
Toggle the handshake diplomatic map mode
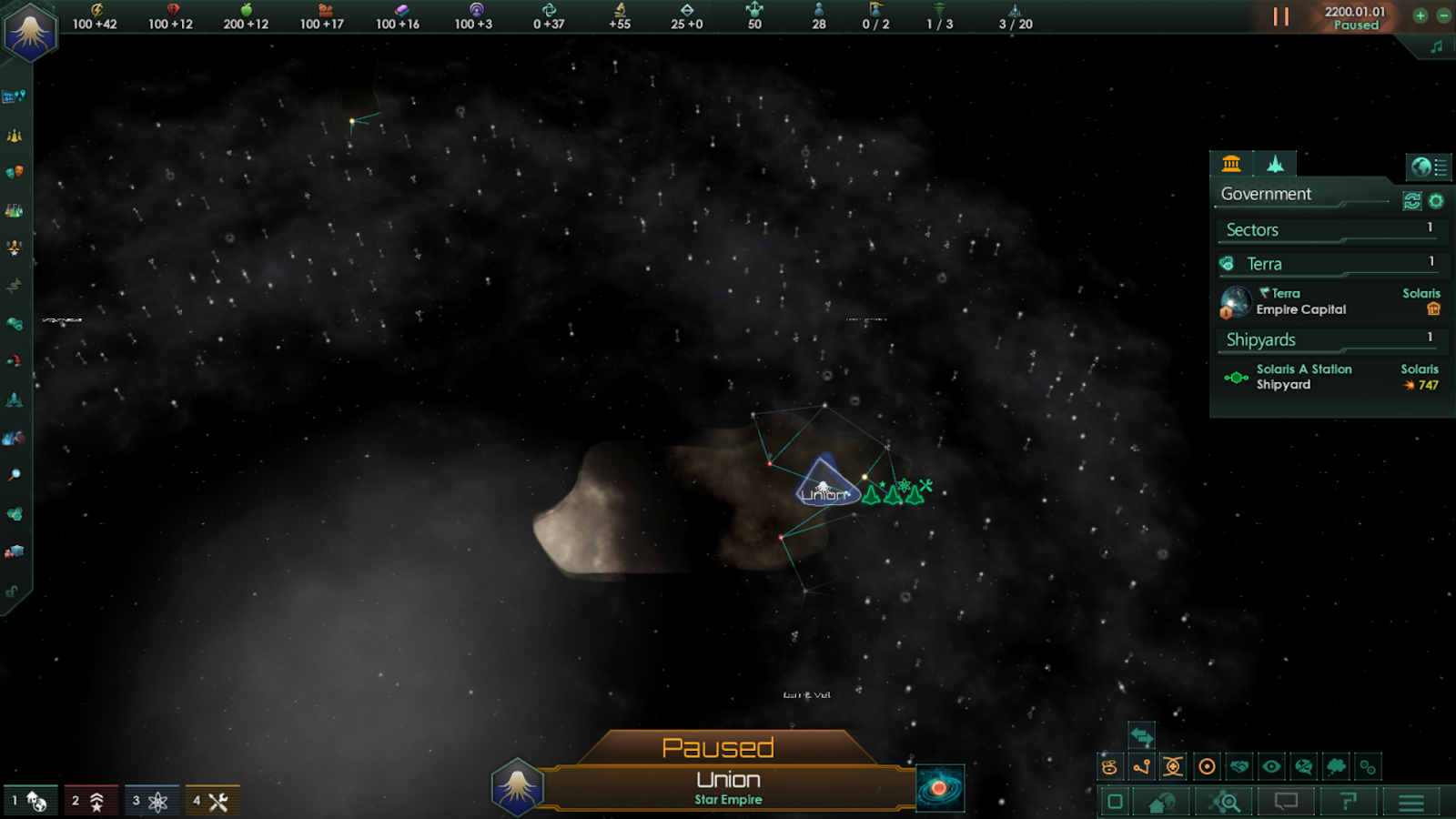point(1239,767)
